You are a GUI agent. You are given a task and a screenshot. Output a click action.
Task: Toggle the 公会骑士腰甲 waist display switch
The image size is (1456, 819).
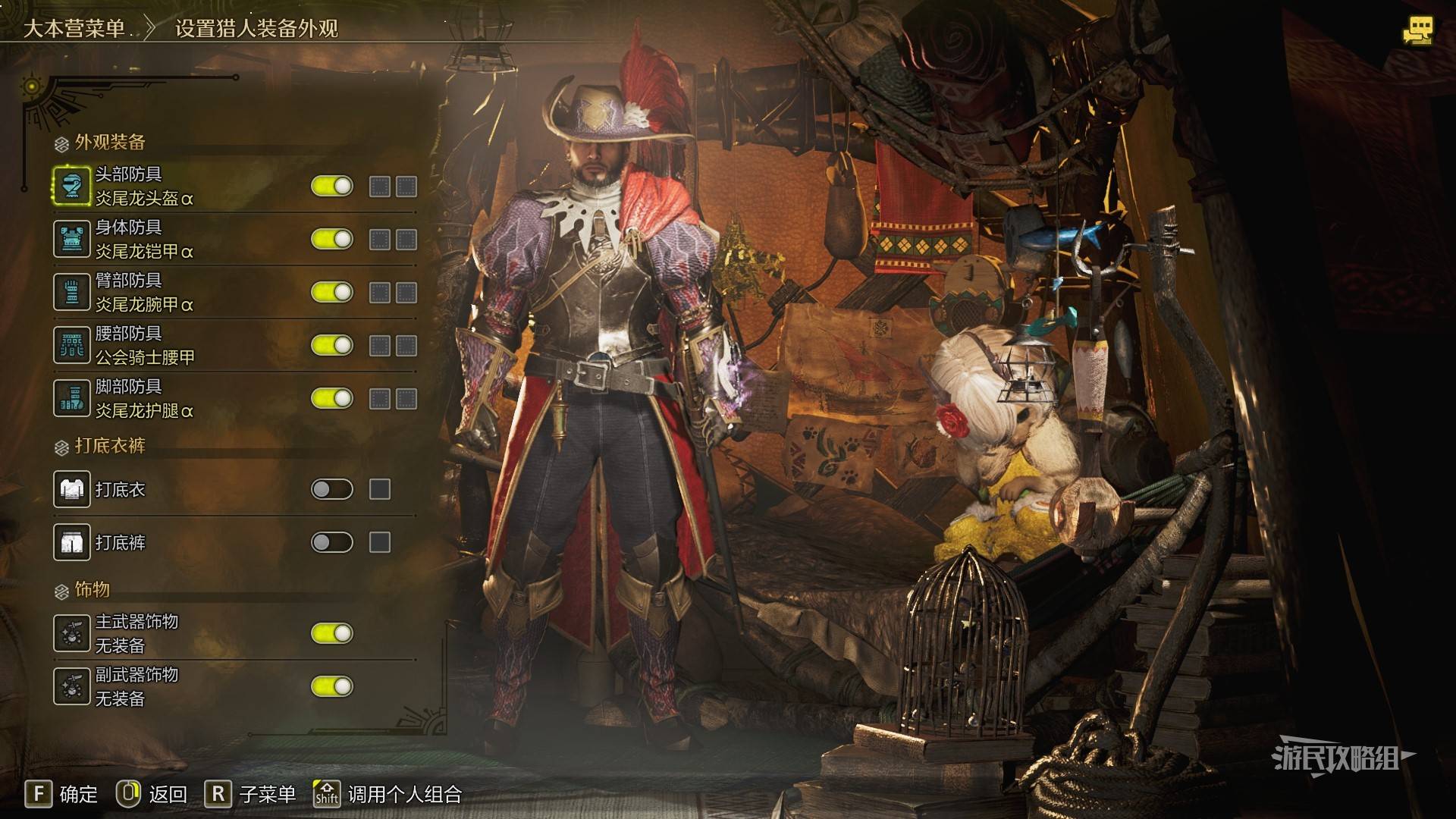(x=332, y=346)
